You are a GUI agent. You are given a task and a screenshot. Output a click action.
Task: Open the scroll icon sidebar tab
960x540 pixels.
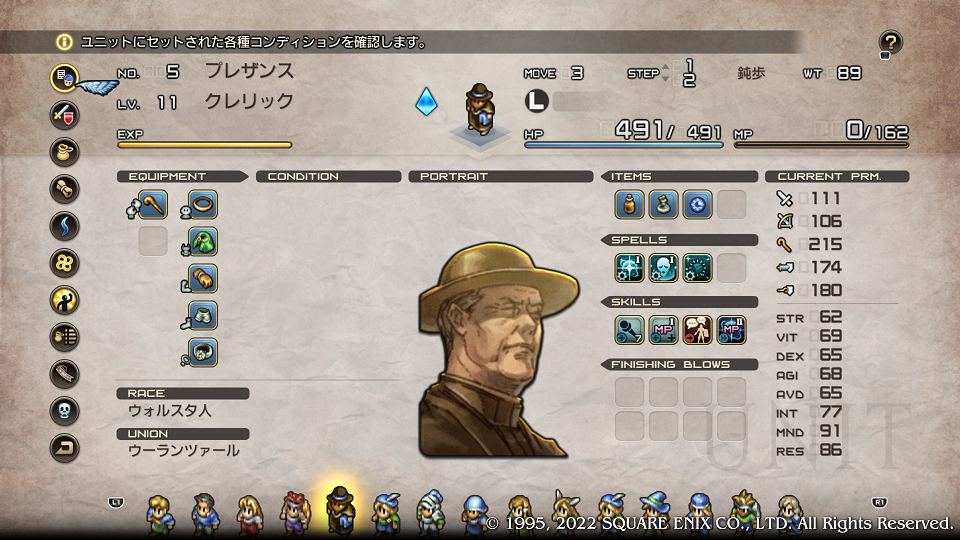click(x=65, y=188)
